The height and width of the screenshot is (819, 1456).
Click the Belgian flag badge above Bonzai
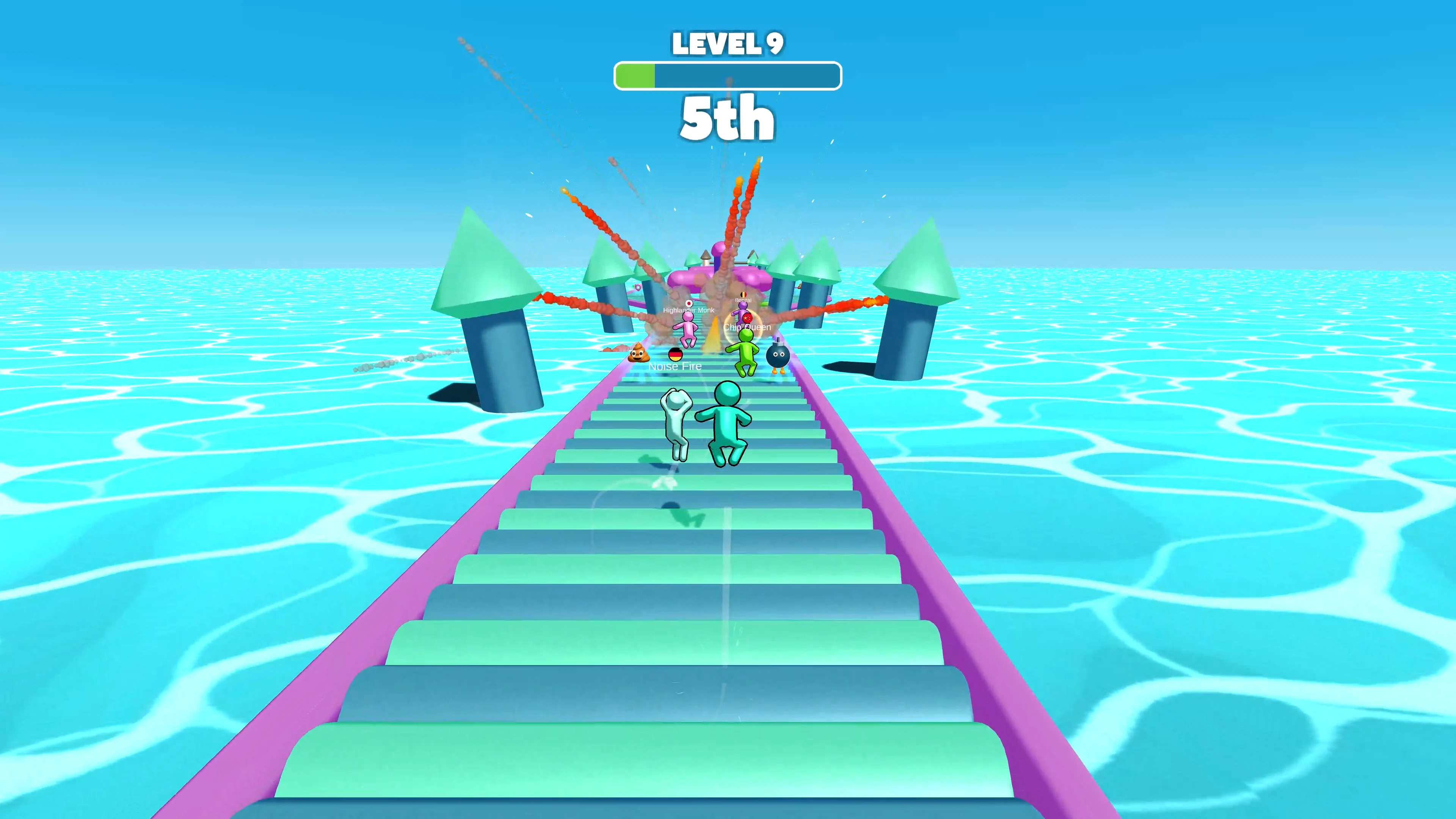744,295
